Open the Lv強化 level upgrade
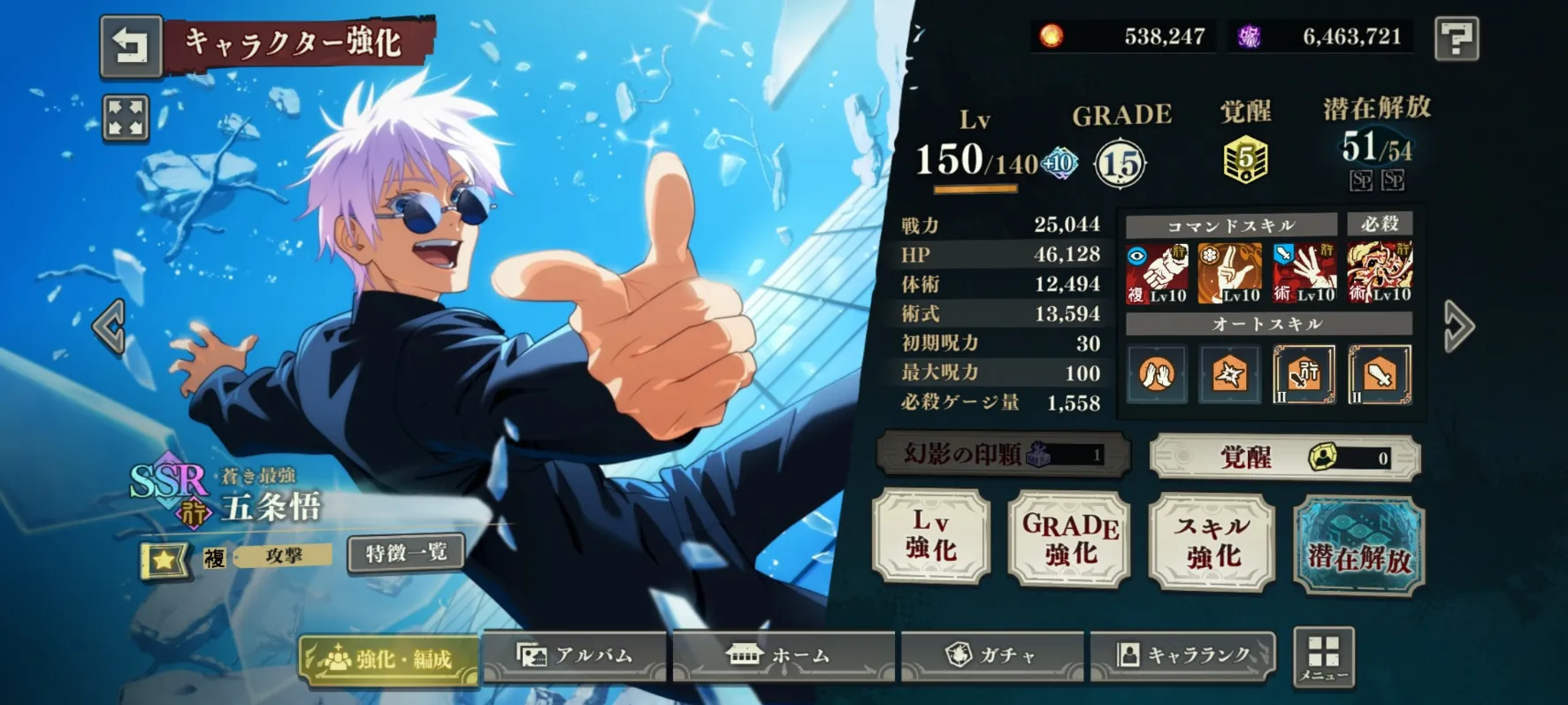1568x705 pixels. pyautogui.click(x=931, y=536)
